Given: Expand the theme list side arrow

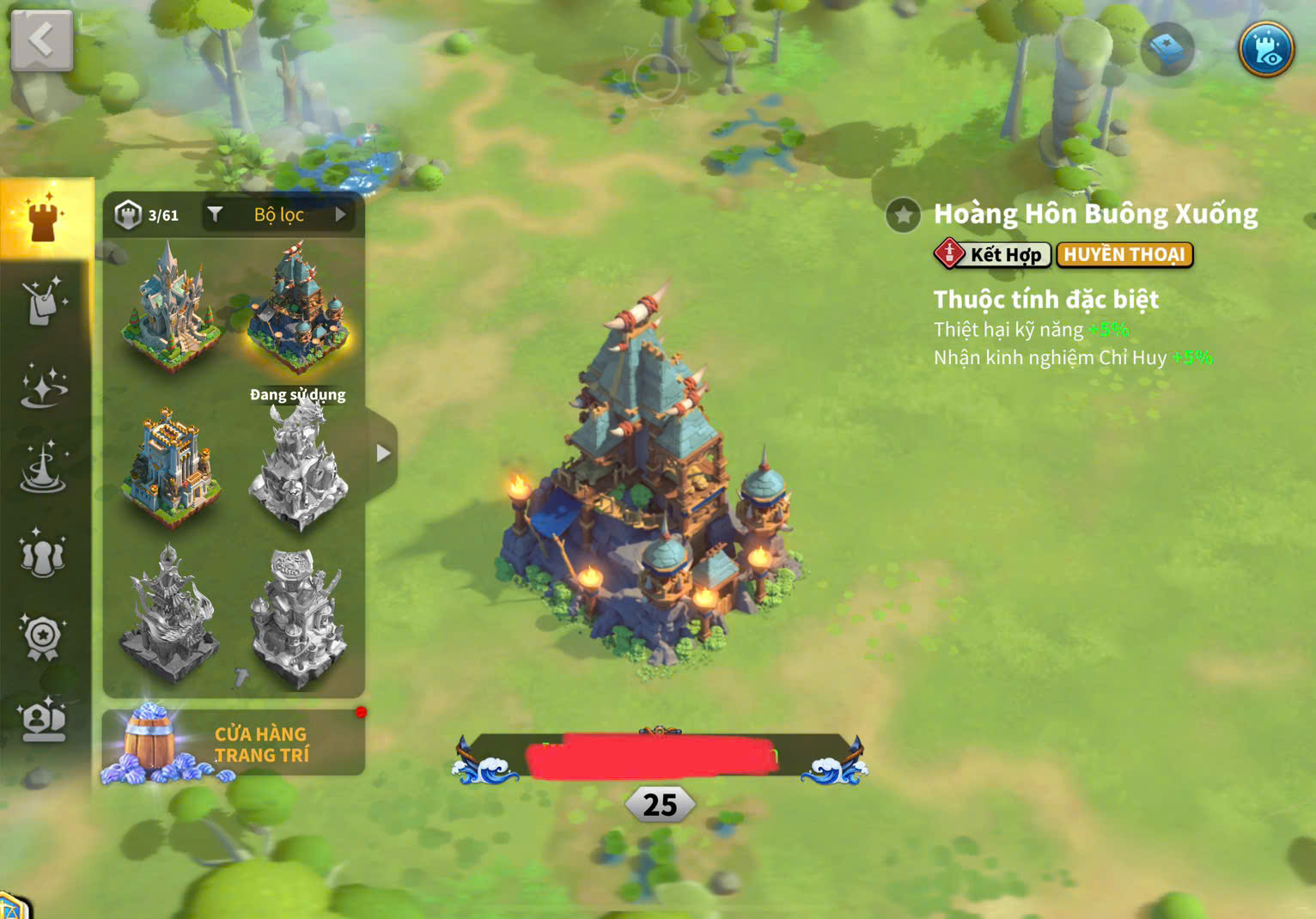Looking at the screenshot, I should 383,453.
